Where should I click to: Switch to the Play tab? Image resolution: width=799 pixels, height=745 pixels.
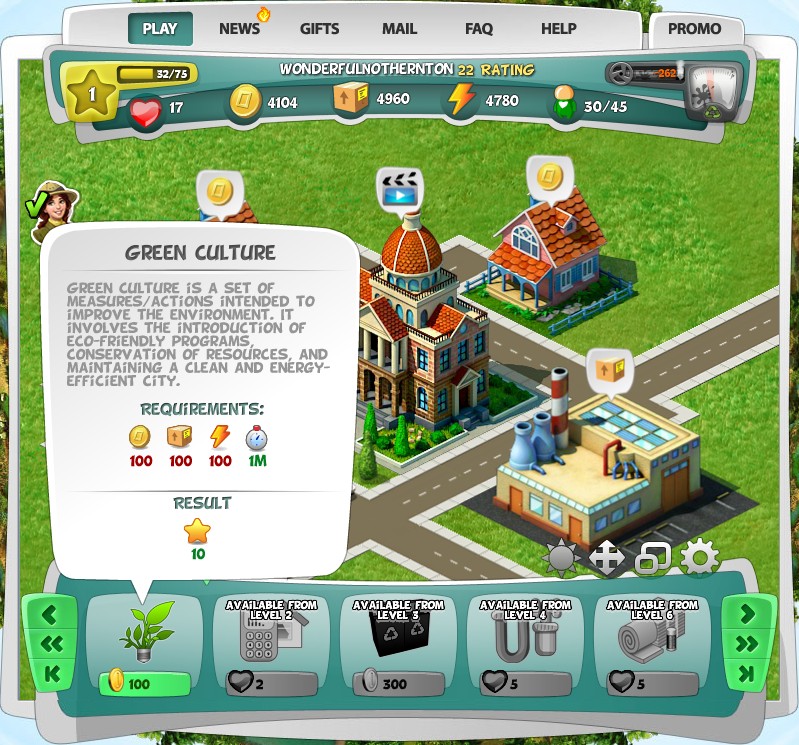click(160, 29)
